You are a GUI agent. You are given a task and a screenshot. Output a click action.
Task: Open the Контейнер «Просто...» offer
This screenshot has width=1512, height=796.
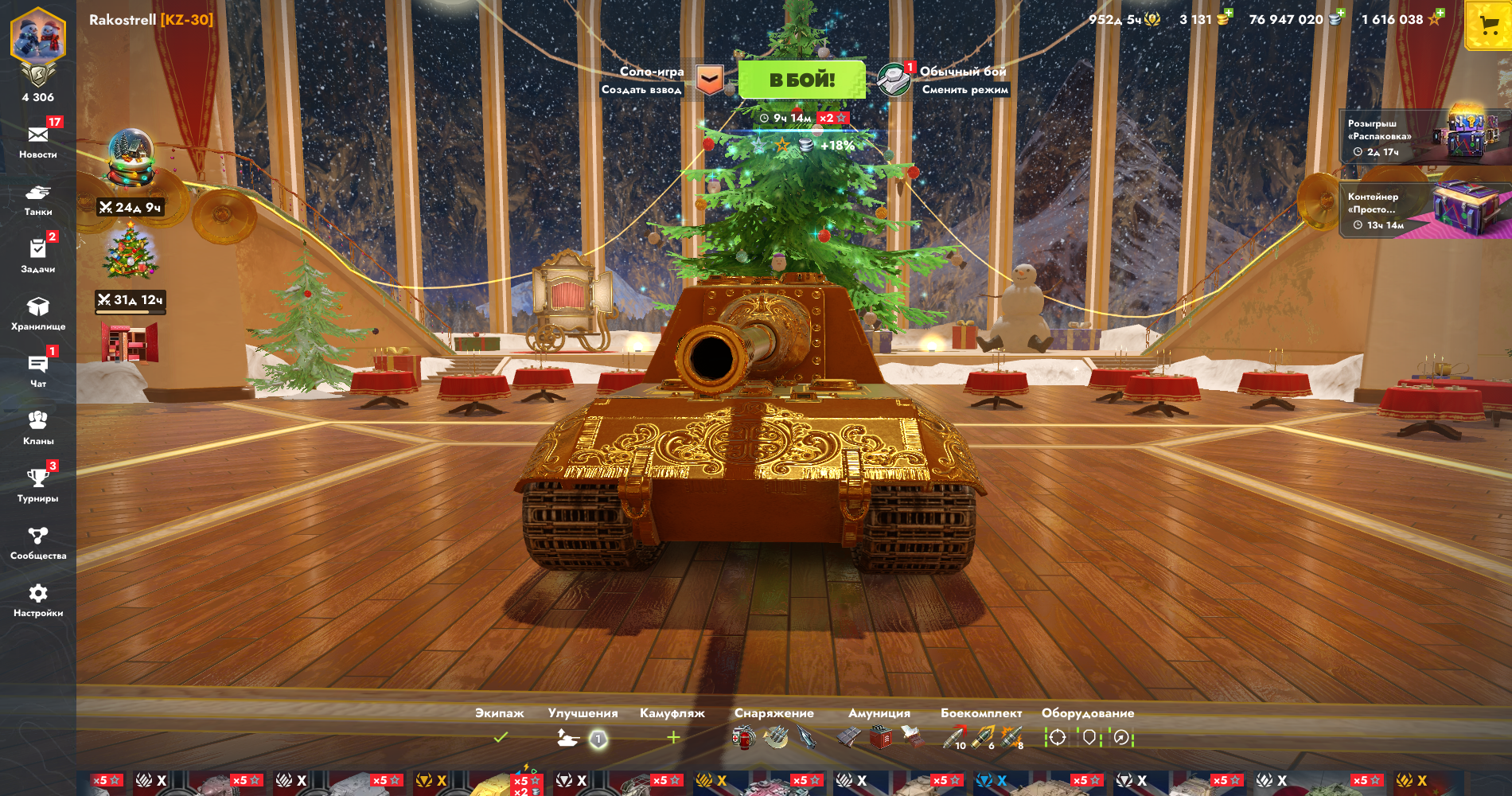click(1424, 210)
